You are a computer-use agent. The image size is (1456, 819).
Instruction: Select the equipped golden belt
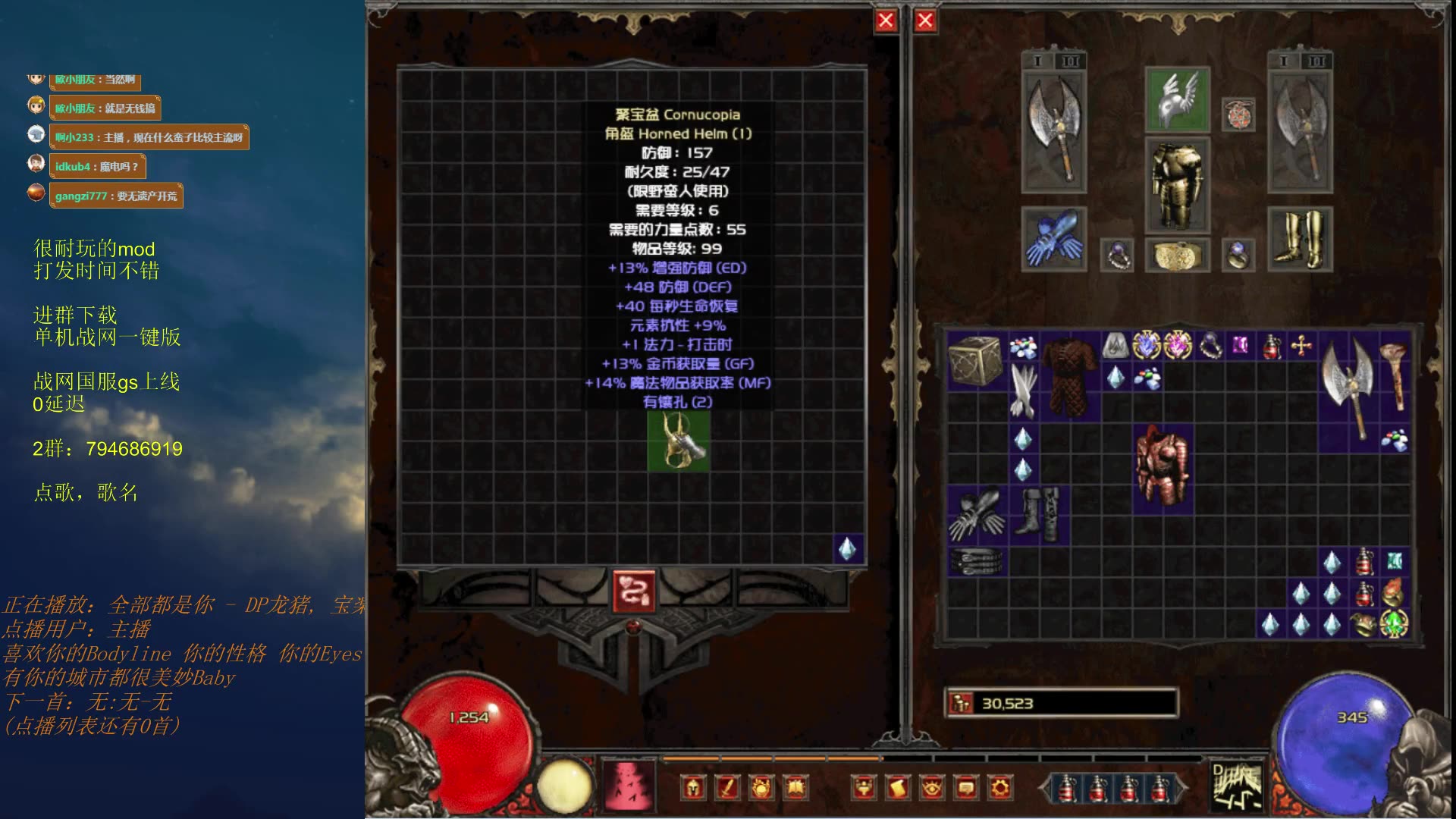[1177, 256]
